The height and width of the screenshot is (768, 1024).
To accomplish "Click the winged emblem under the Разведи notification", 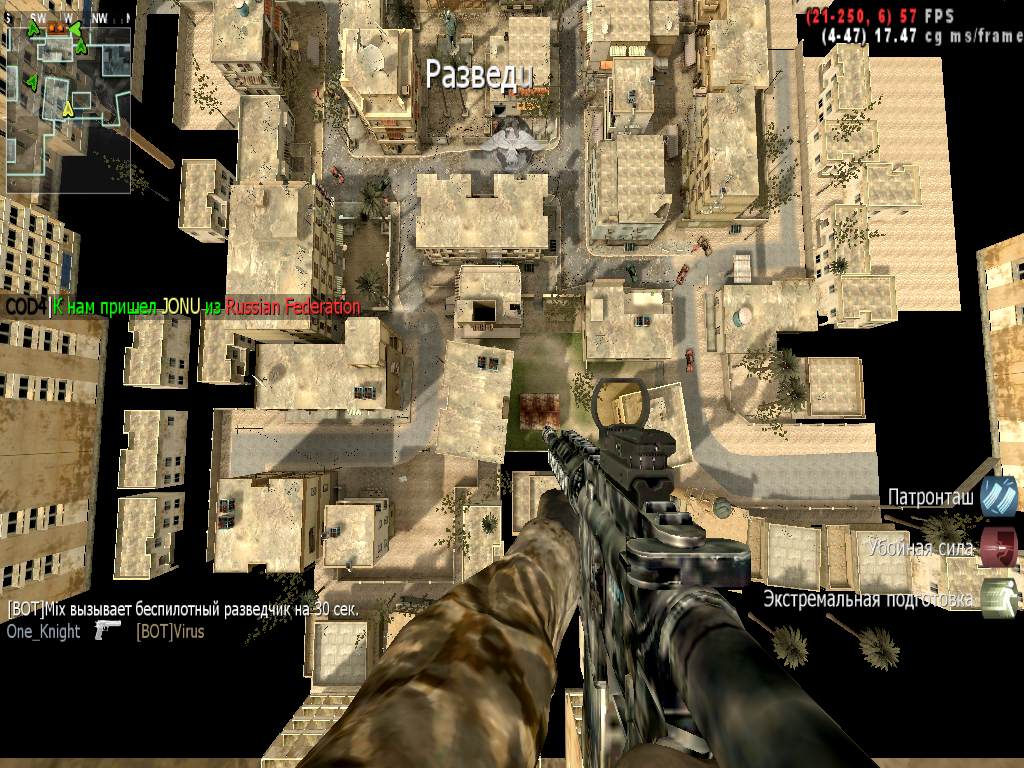I will pyautogui.click(x=510, y=140).
